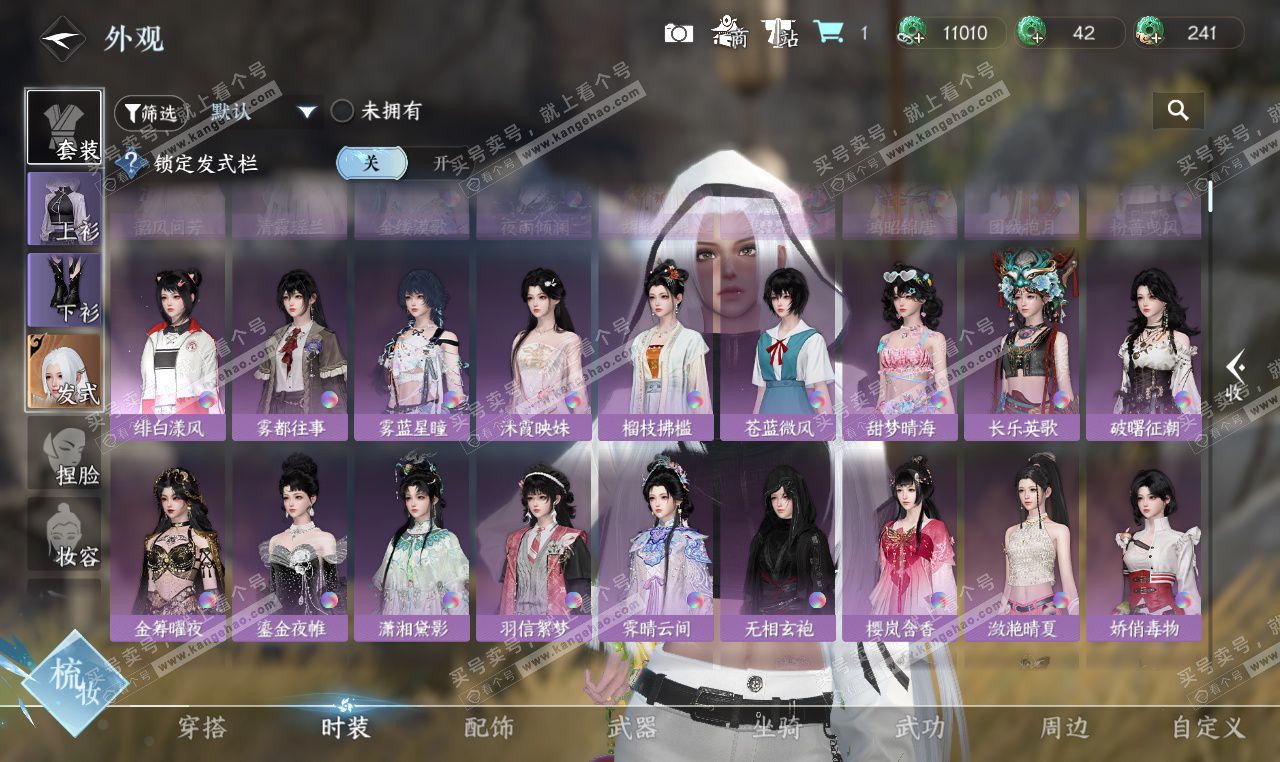Open the camera photo mode
Viewport: 1280px width, 762px height.
(678, 33)
